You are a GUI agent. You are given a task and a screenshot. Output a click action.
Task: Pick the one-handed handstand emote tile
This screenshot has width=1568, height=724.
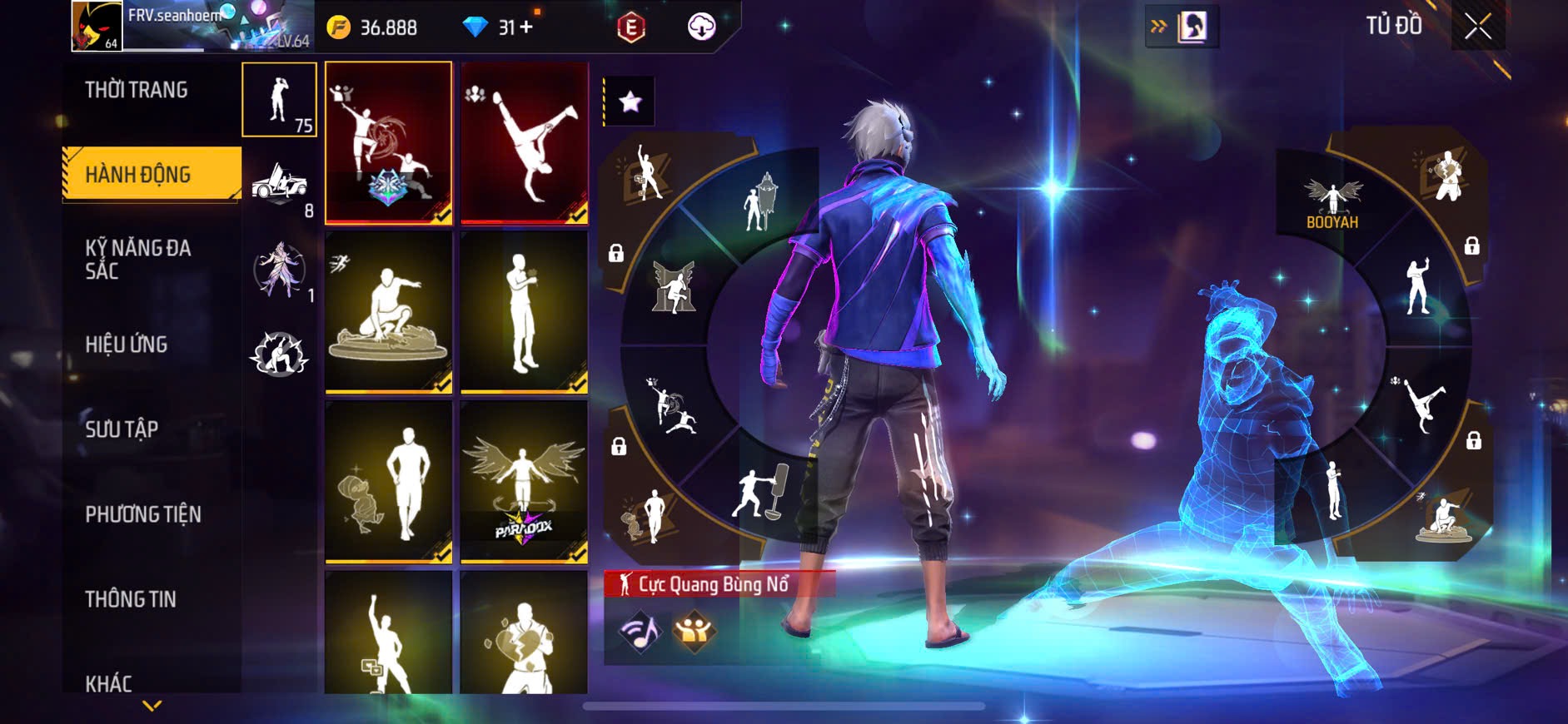525,143
